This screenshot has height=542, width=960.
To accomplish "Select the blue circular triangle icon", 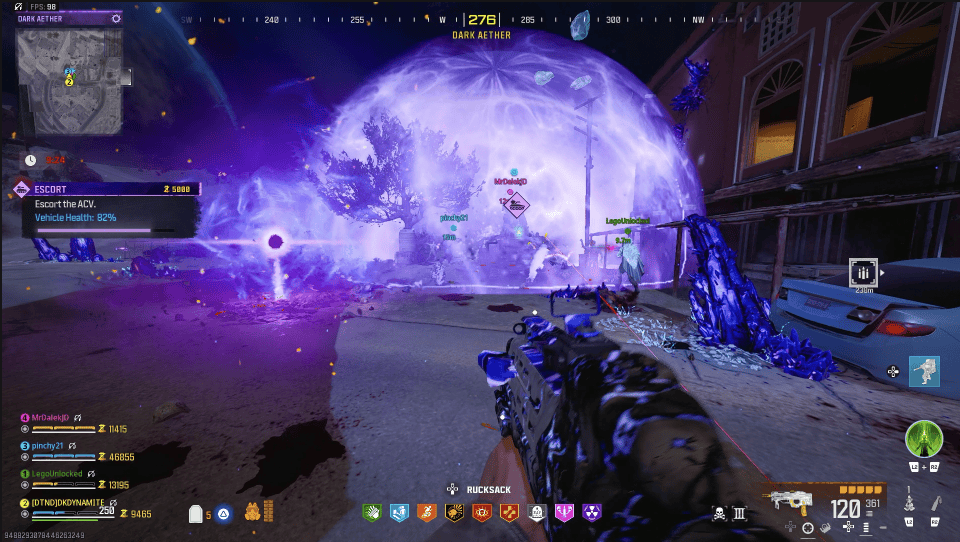I will [x=225, y=514].
